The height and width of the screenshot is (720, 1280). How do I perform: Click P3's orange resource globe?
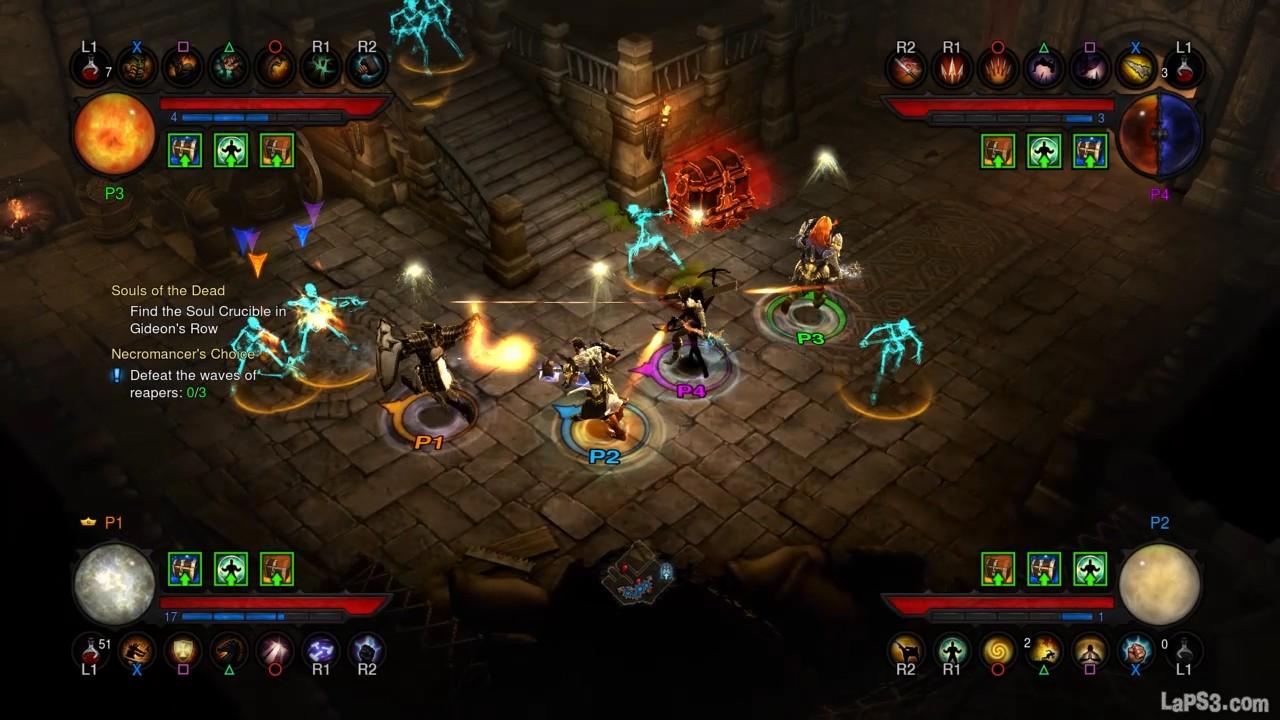[x=114, y=134]
